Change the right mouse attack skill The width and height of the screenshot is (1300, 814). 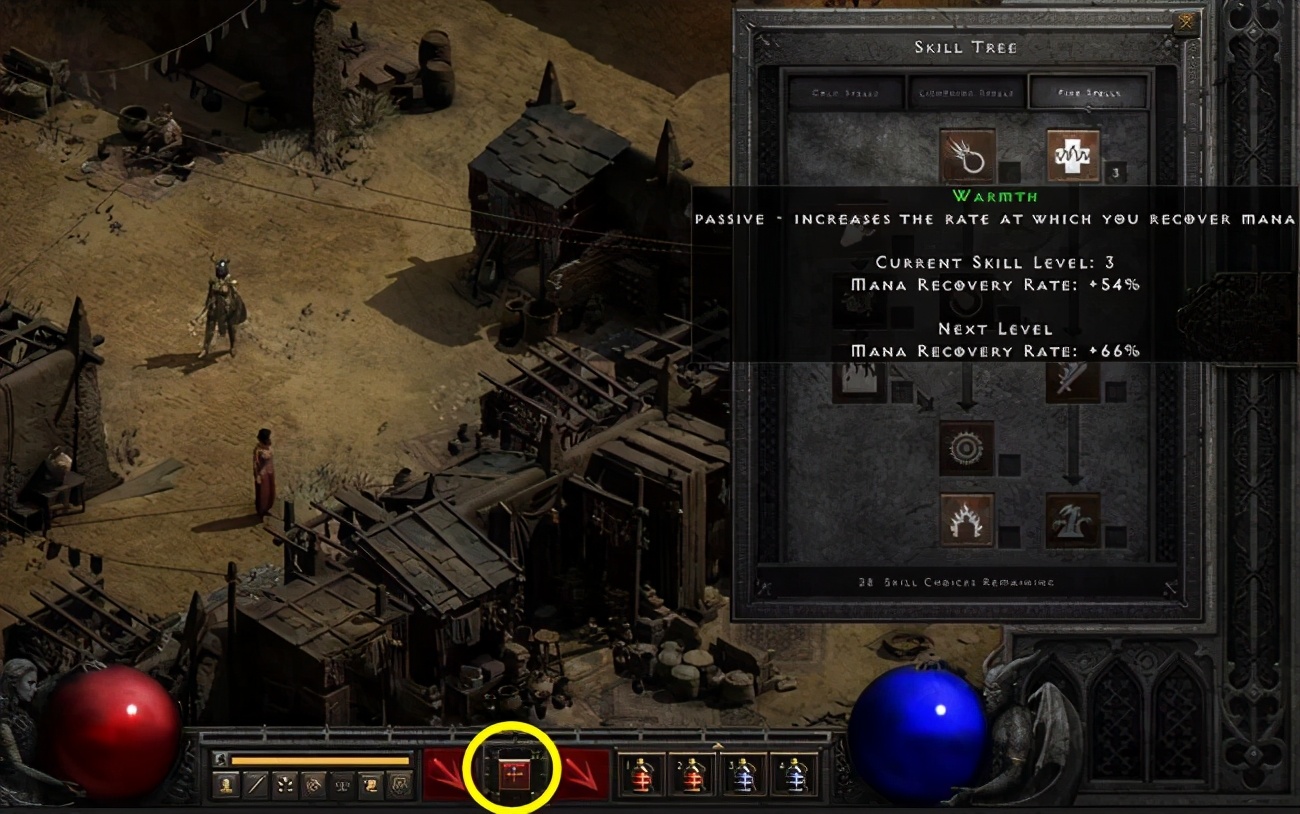[583, 773]
